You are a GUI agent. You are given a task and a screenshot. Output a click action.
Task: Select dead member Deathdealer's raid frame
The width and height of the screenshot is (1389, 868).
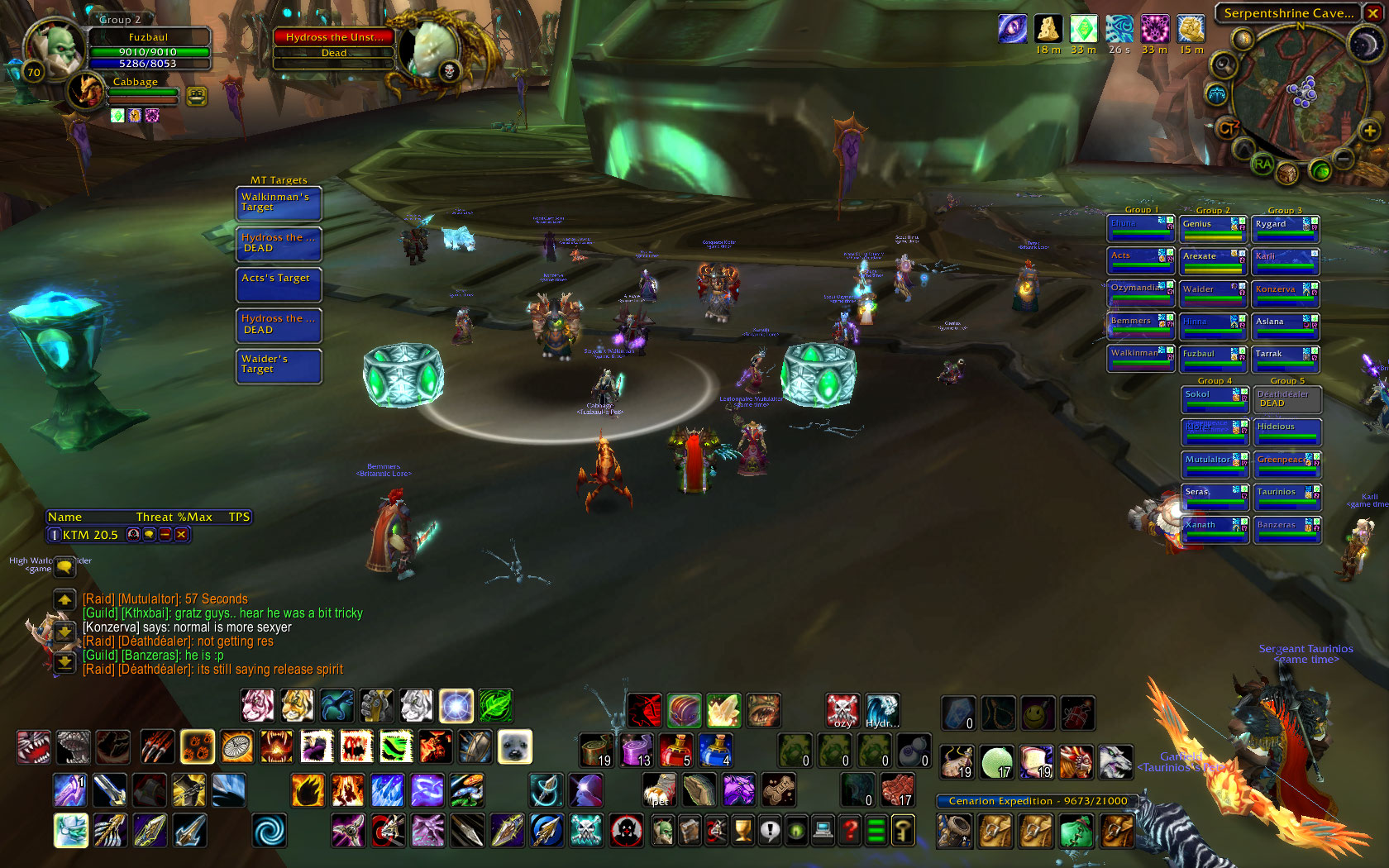pos(1286,399)
